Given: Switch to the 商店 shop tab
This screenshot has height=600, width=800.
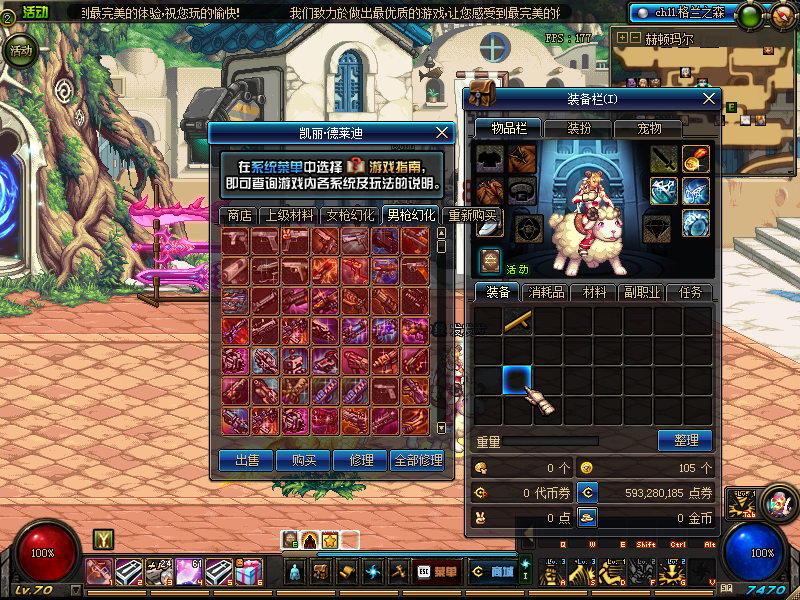Looking at the screenshot, I should (239, 215).
